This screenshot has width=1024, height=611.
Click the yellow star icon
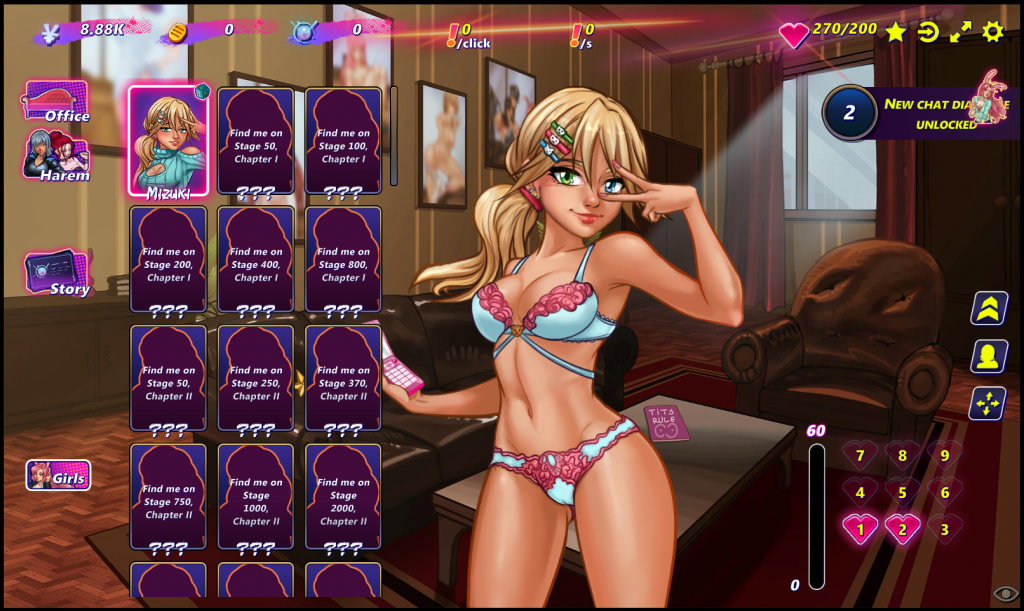(x=895, y=32)
